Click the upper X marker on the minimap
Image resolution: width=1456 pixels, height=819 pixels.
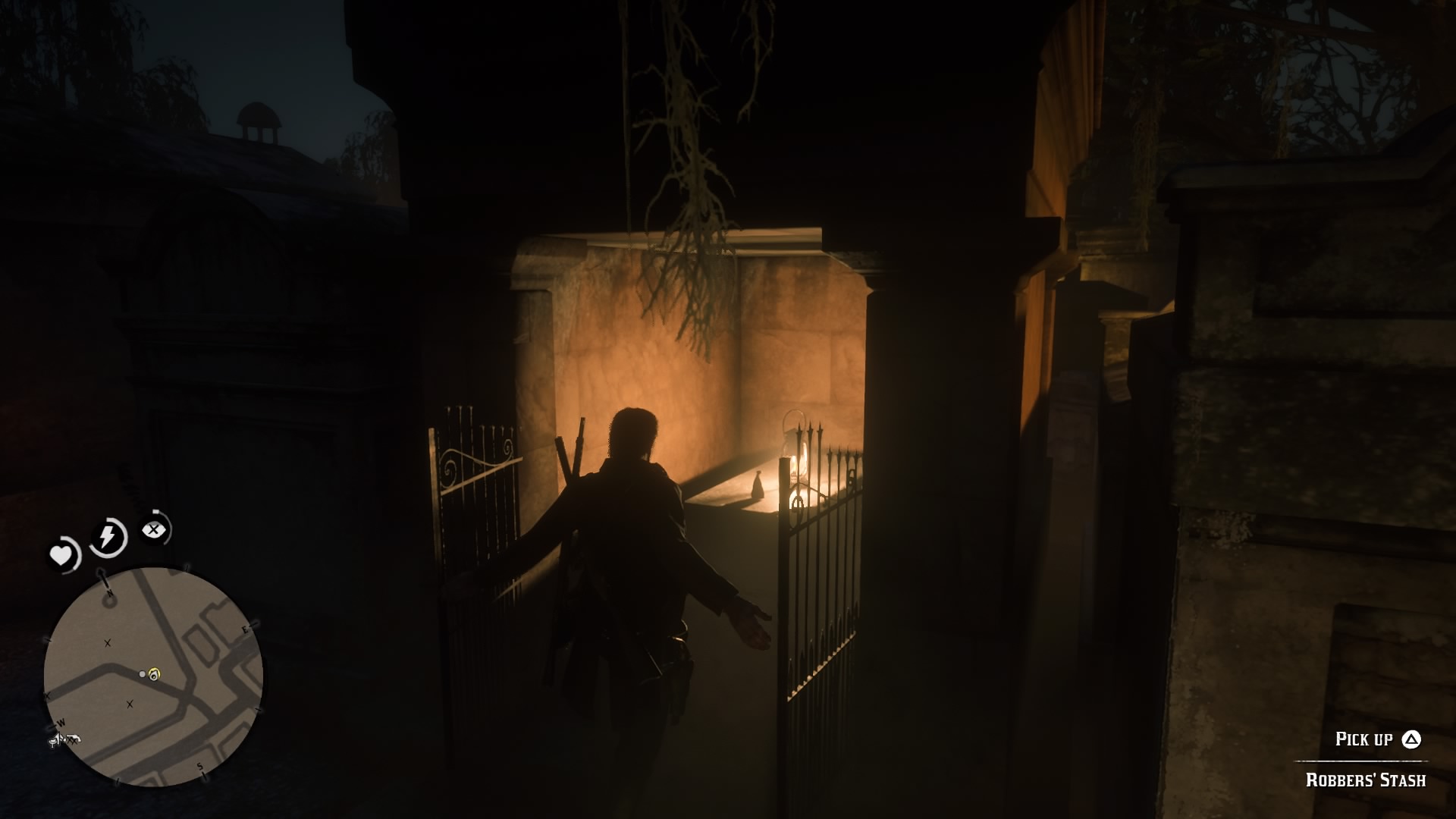[x=108, y=642]
